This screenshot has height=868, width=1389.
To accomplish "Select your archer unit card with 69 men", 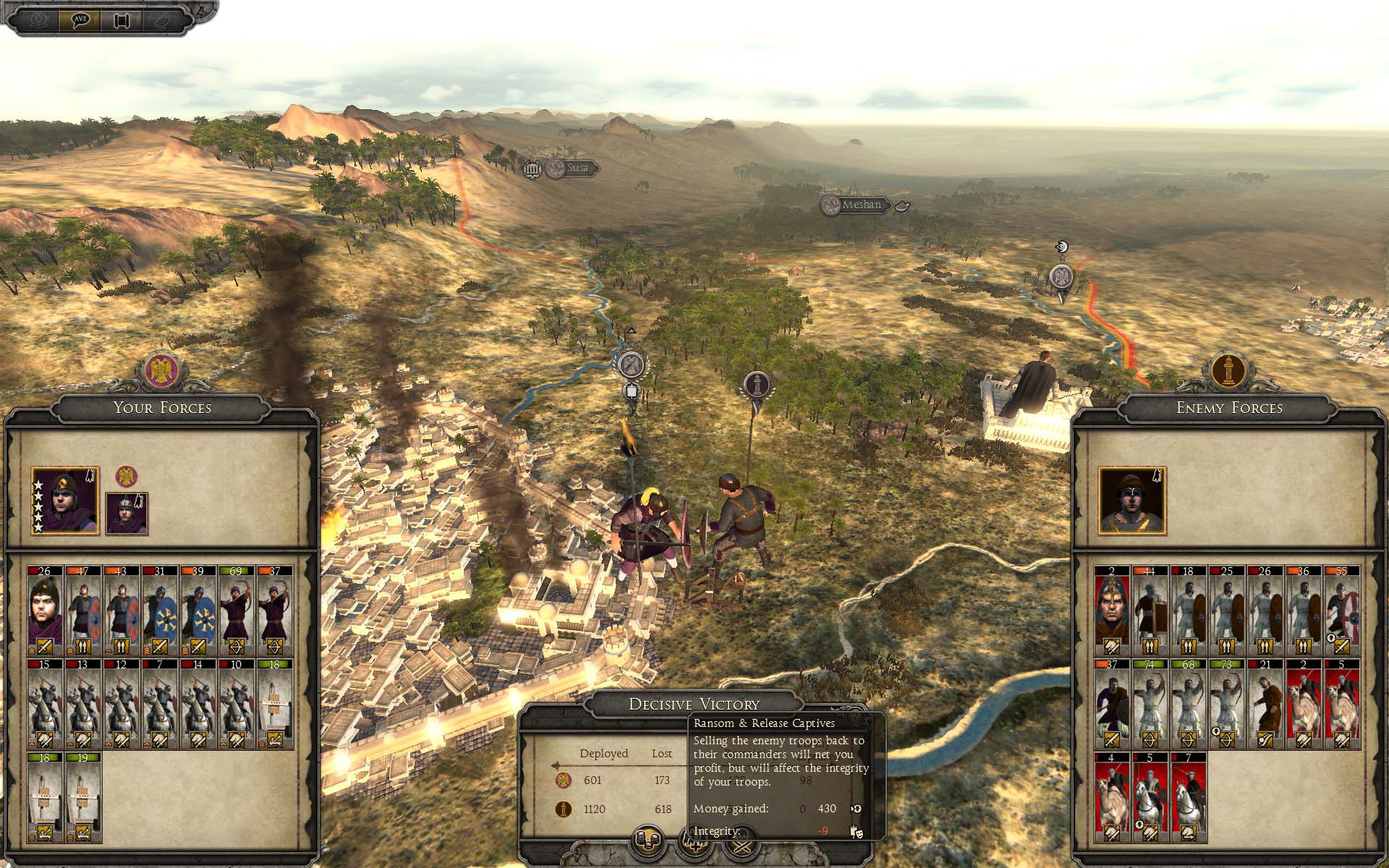I will point(236,610).
